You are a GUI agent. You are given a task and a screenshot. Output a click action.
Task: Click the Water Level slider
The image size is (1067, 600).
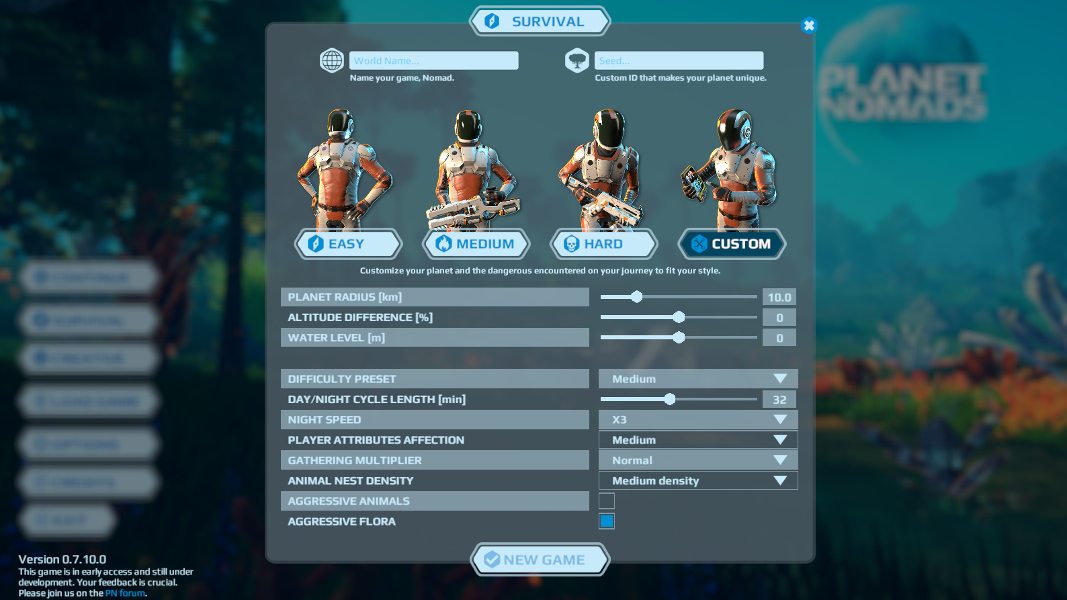coord(678,338)
